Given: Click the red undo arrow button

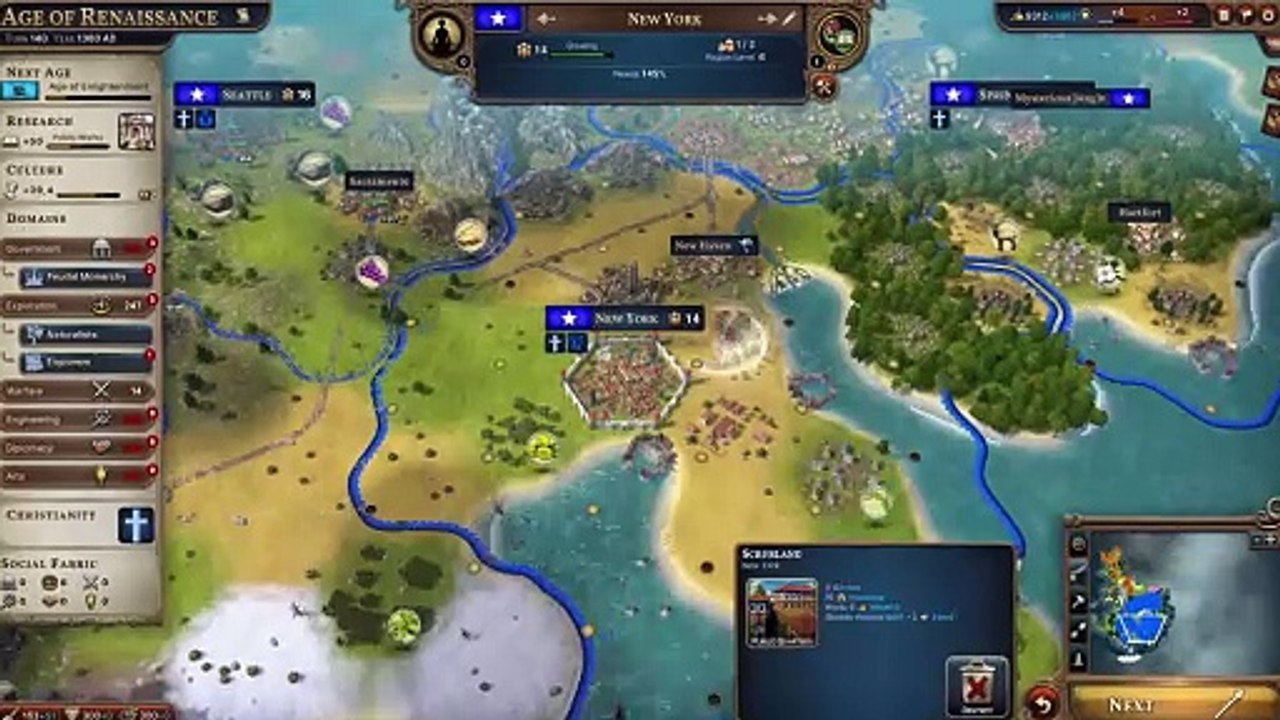Looking at the screenshot, I should [1043, 702].
